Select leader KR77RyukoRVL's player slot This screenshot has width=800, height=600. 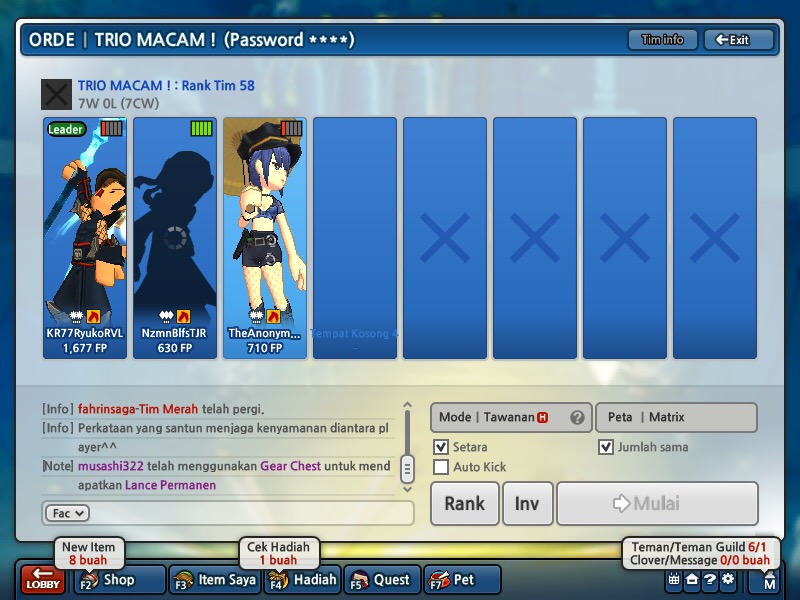85,238
